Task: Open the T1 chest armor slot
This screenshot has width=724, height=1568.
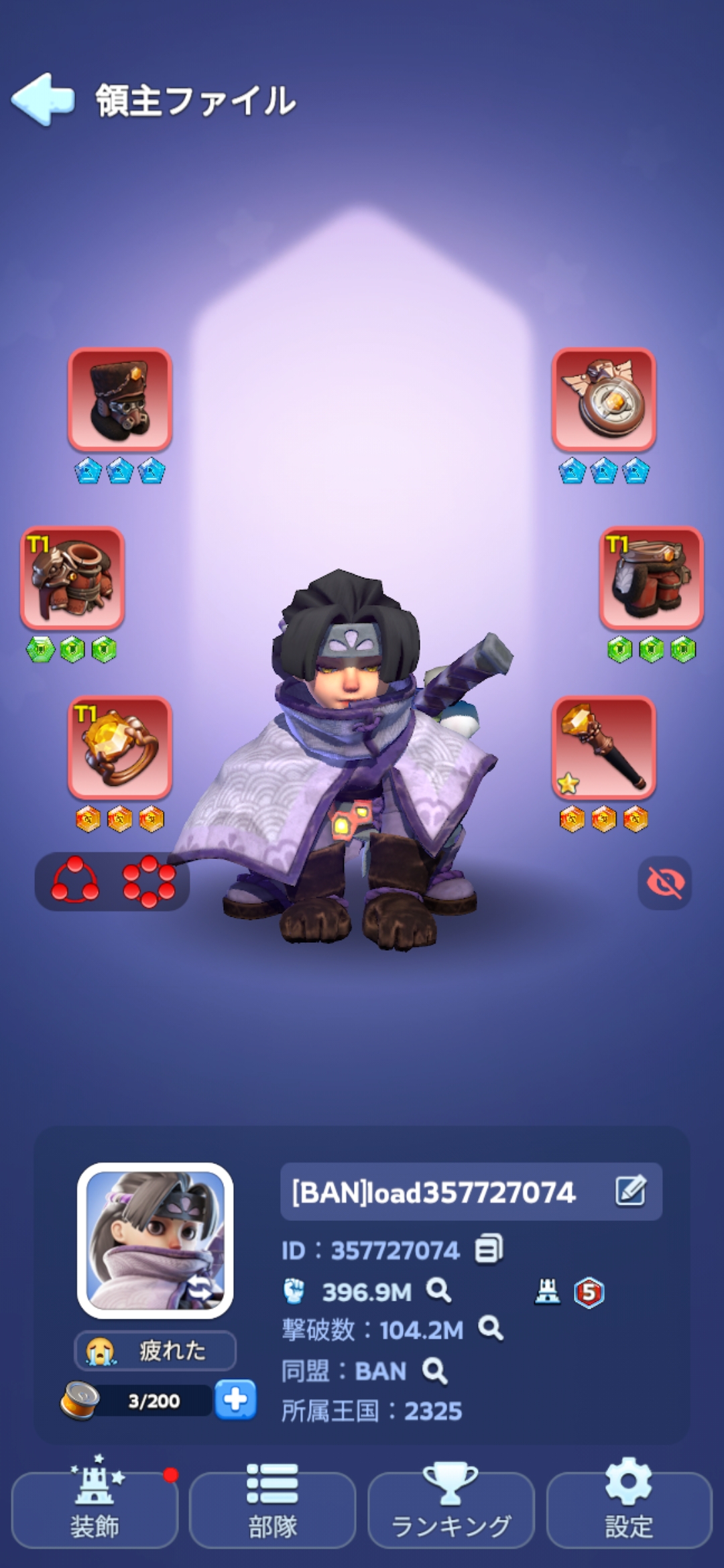Action: tap(72, 578)
